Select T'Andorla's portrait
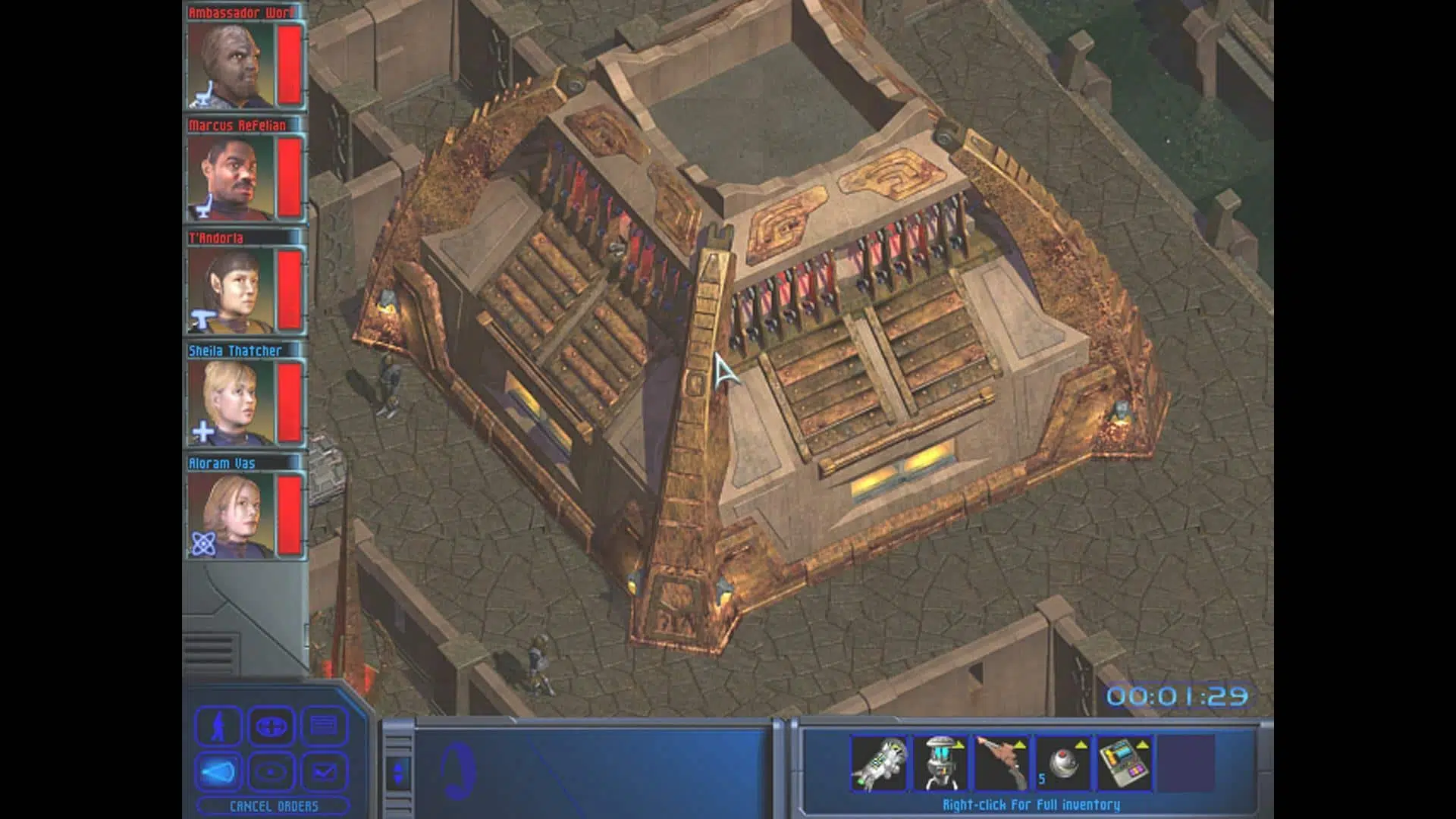1456x819 pixels. coord(231,290)
